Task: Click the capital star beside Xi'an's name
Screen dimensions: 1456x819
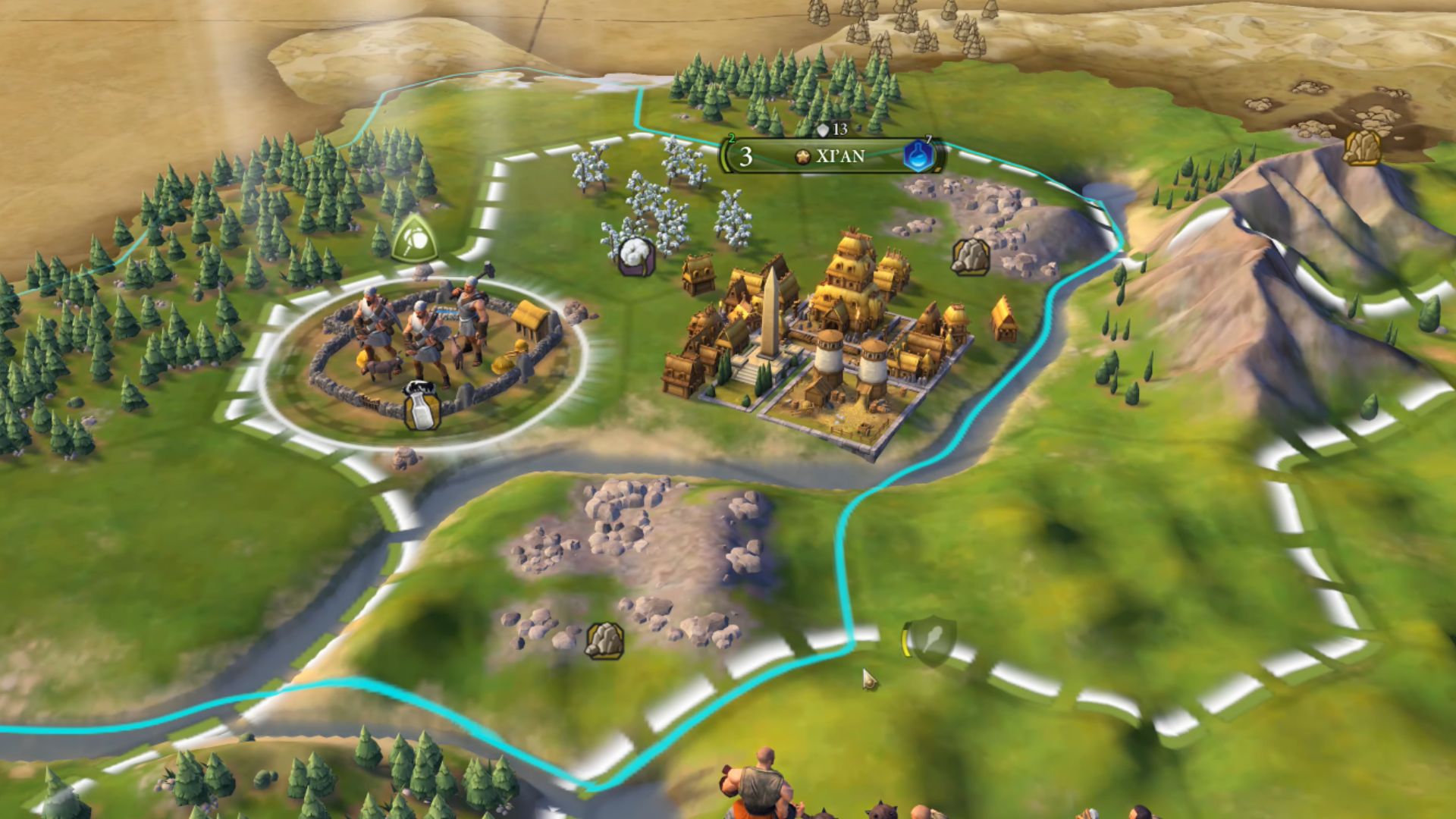Action: [x=802, y=157]
